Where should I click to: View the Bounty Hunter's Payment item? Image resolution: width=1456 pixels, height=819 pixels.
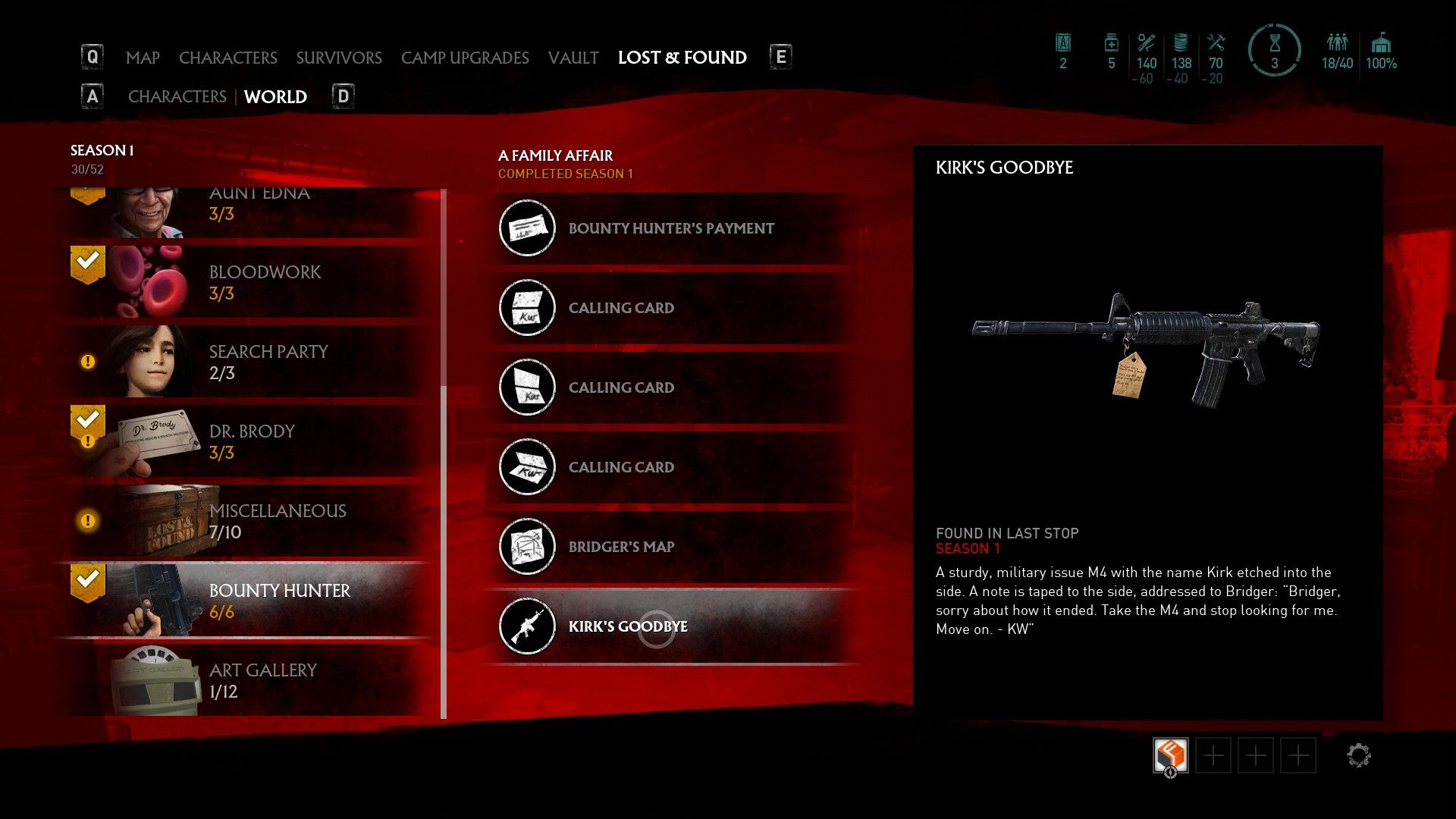(x=671, y=228)
